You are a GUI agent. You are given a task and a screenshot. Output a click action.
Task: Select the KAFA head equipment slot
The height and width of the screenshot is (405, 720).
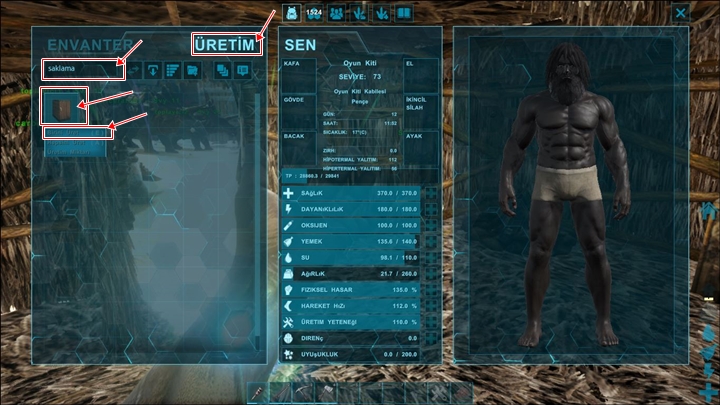click(x=298, y=75)
